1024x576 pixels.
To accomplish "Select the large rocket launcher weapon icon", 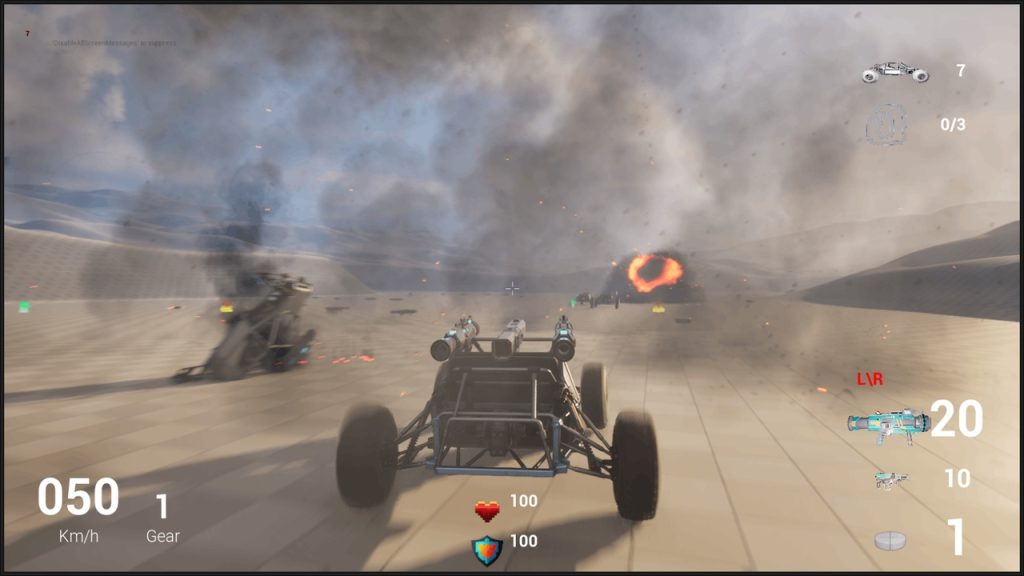I will click(x=887, y=424).
